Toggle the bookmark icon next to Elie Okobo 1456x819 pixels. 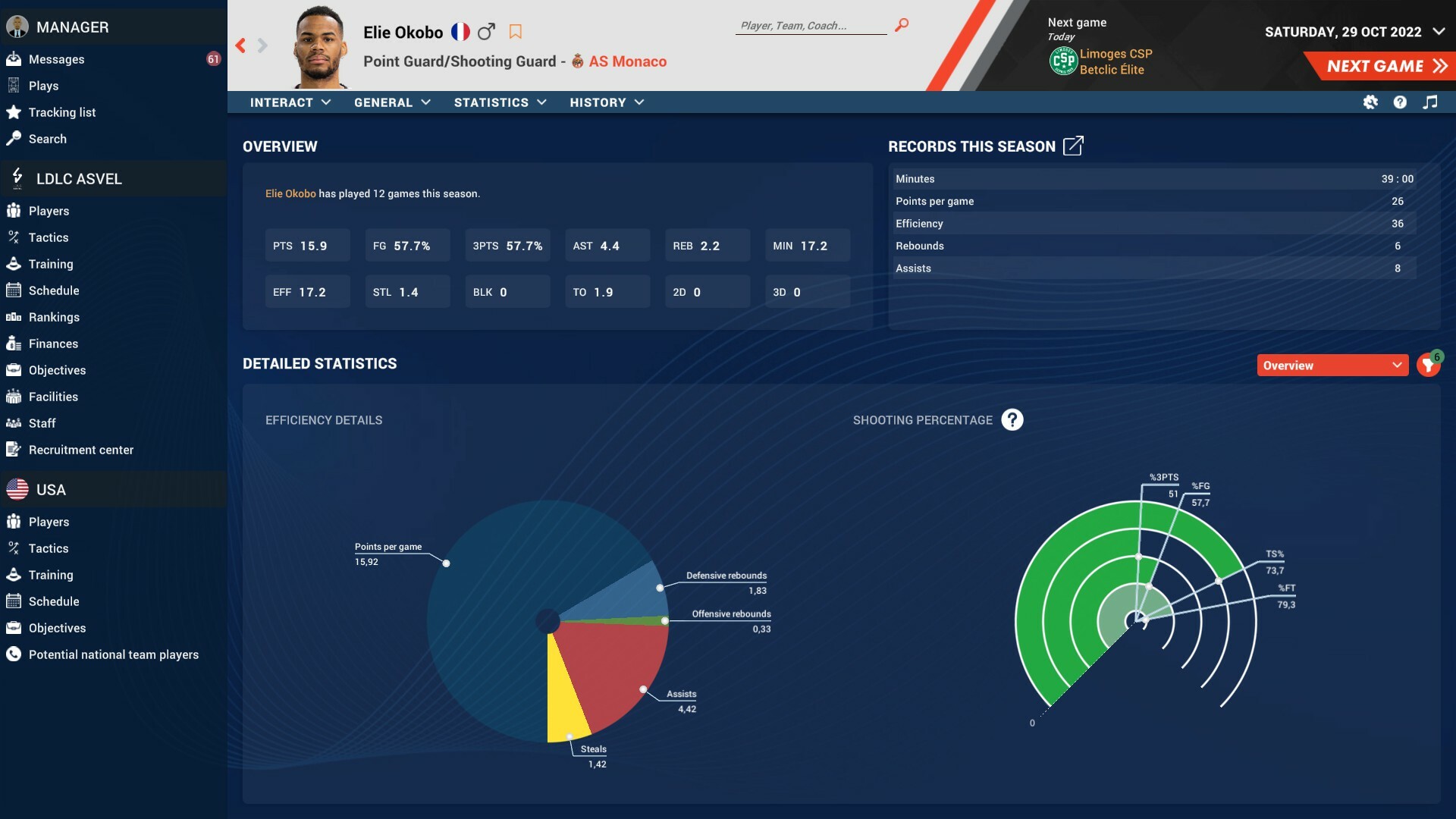(x=516, y=32)
